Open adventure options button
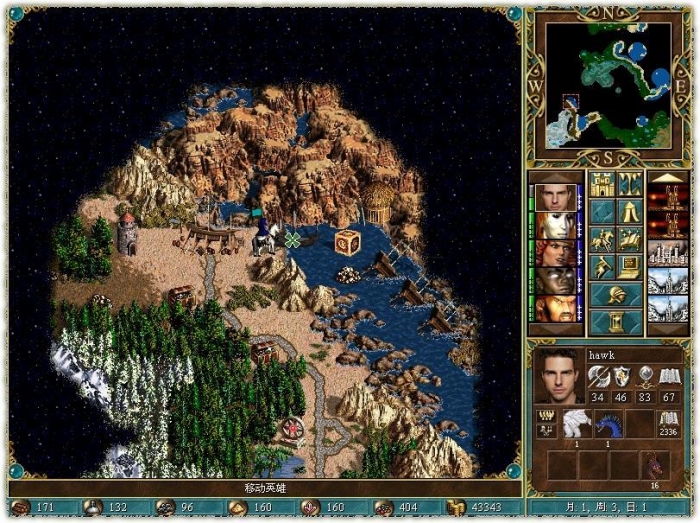 [x=602, y=267]
